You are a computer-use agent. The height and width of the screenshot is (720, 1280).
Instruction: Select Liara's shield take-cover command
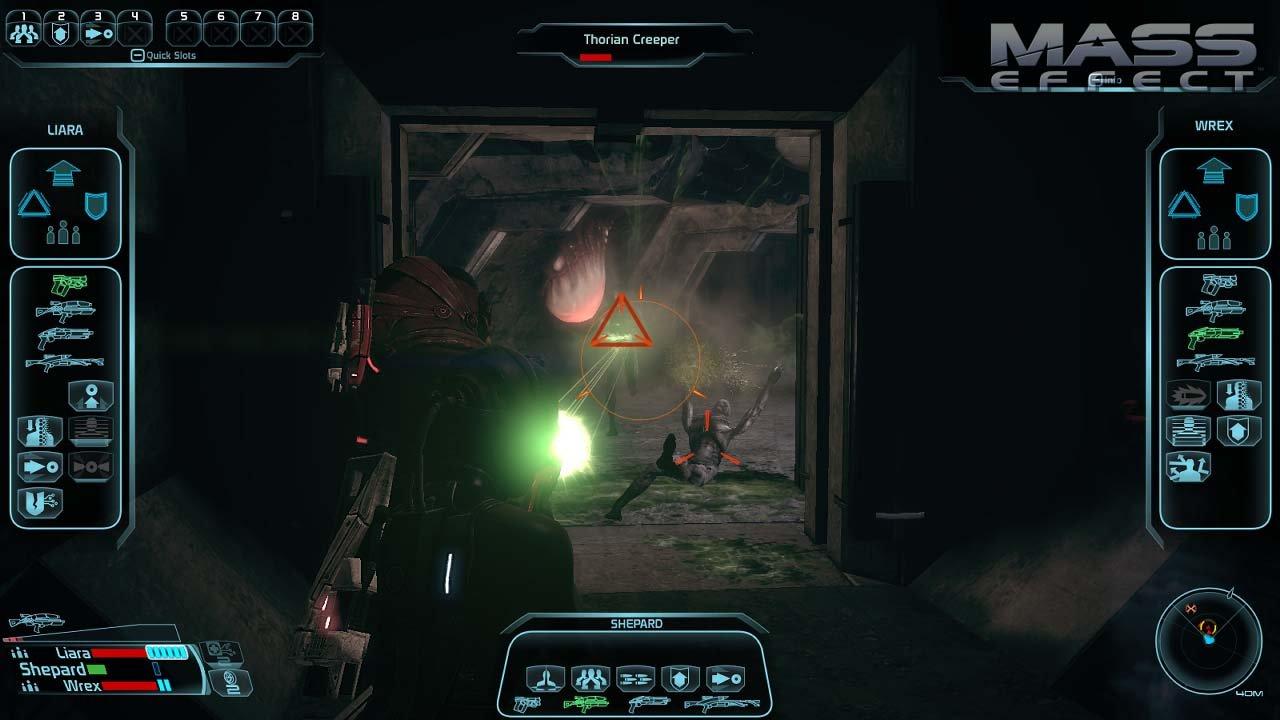pyautogui.click(x=96, y=205)
